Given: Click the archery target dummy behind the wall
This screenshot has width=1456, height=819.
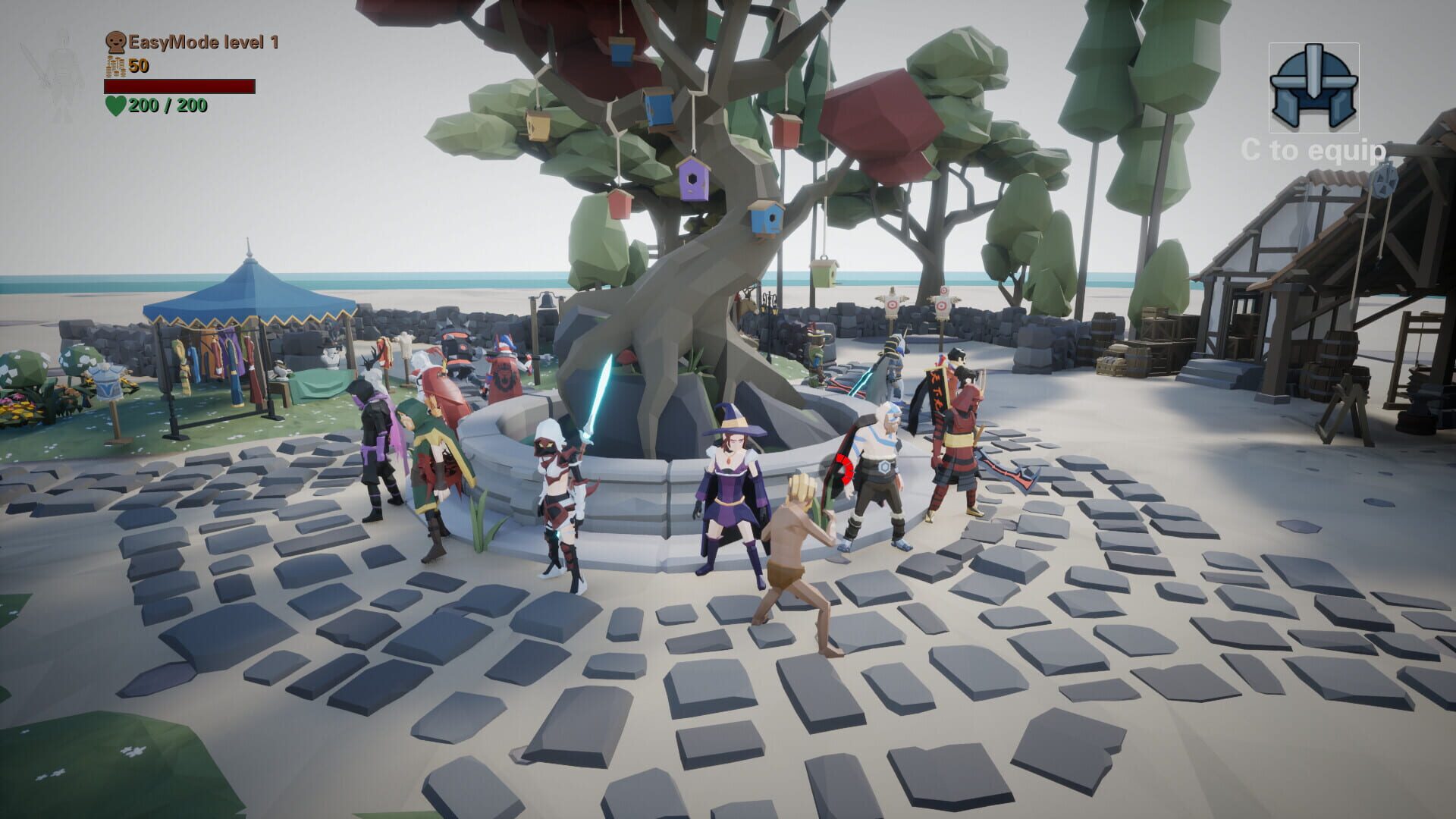Looking at the screenshot, I should pyautogui.click(x=892, y=304).
